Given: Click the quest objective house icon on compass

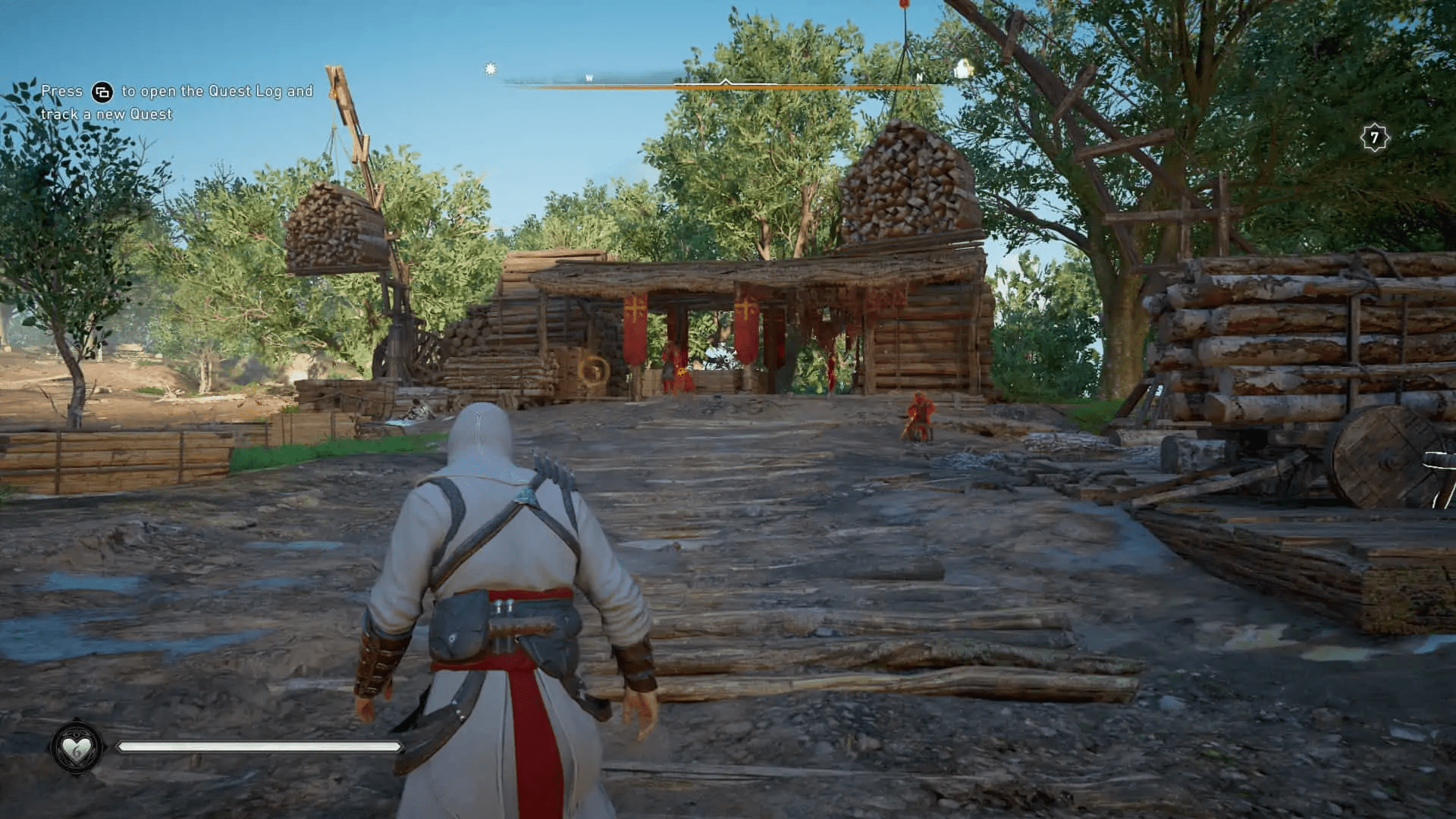Looking at the screenshot, I should coord(963,68).
